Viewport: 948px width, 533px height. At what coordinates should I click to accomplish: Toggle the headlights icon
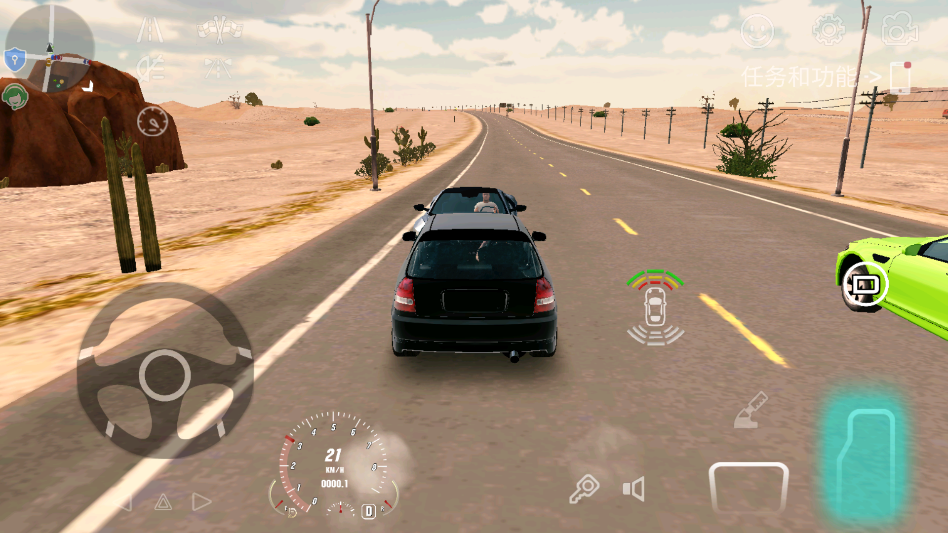[x=150, y=68]
